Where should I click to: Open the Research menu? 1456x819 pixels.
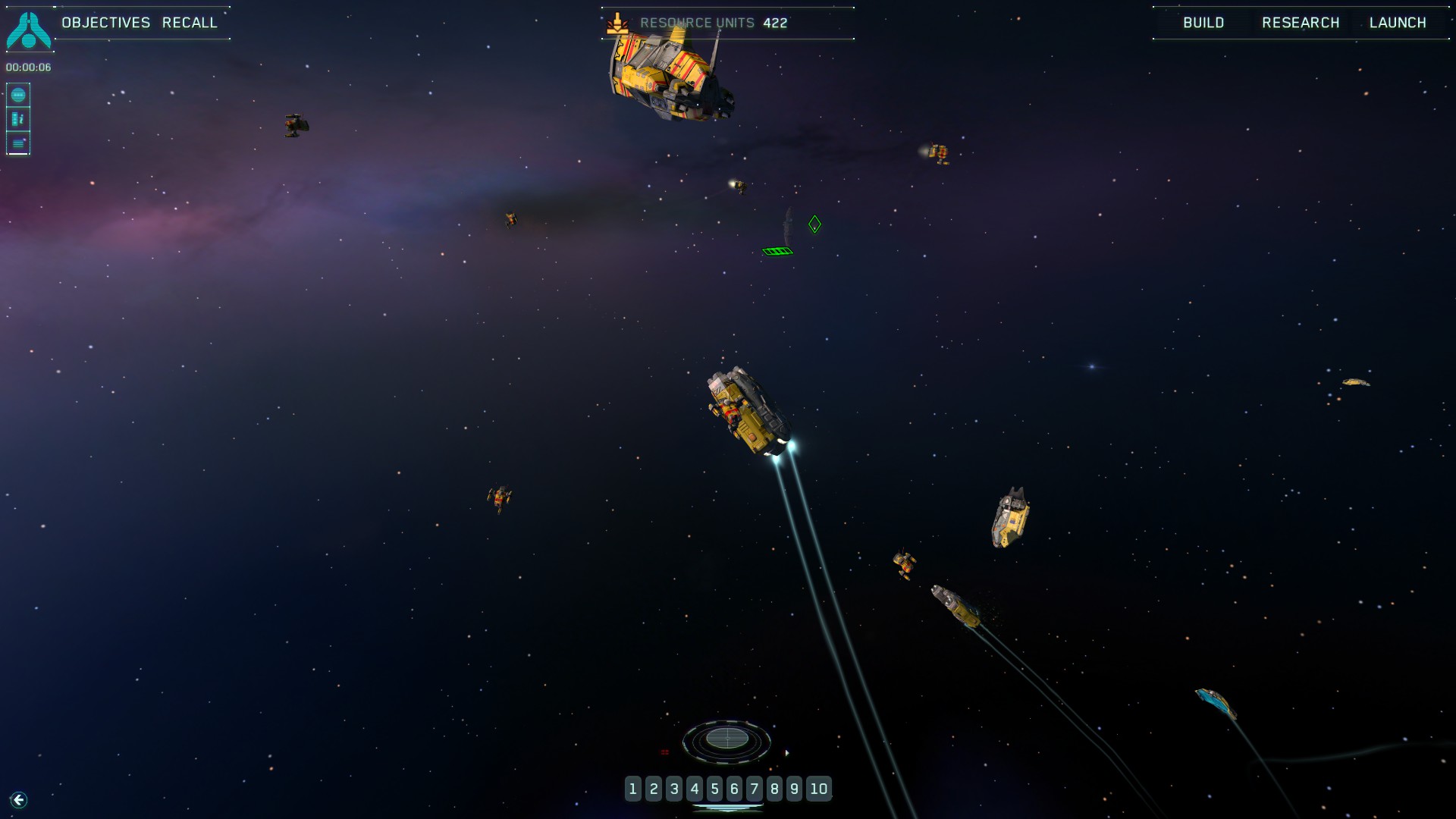click(x=1301, y=23)
